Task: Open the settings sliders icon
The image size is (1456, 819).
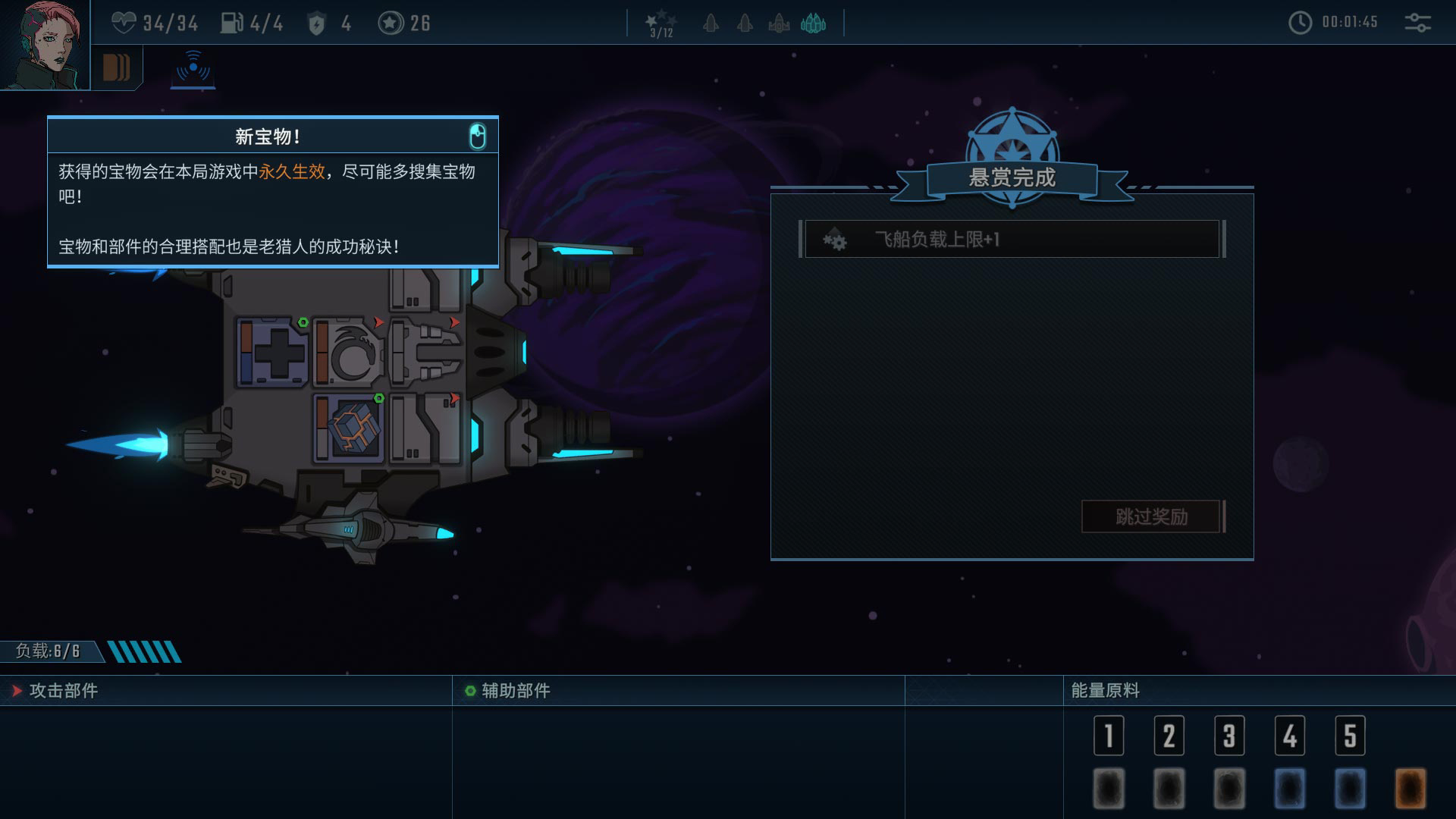Action: [1417, 23]
